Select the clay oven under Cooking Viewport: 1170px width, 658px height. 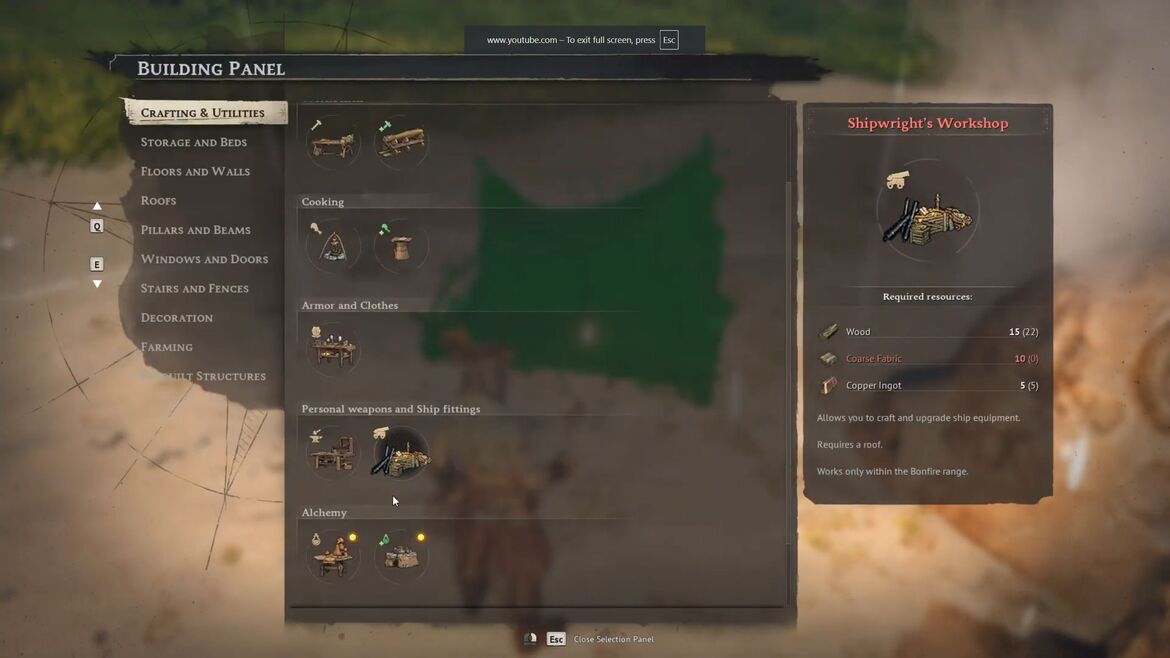(401, 247)
